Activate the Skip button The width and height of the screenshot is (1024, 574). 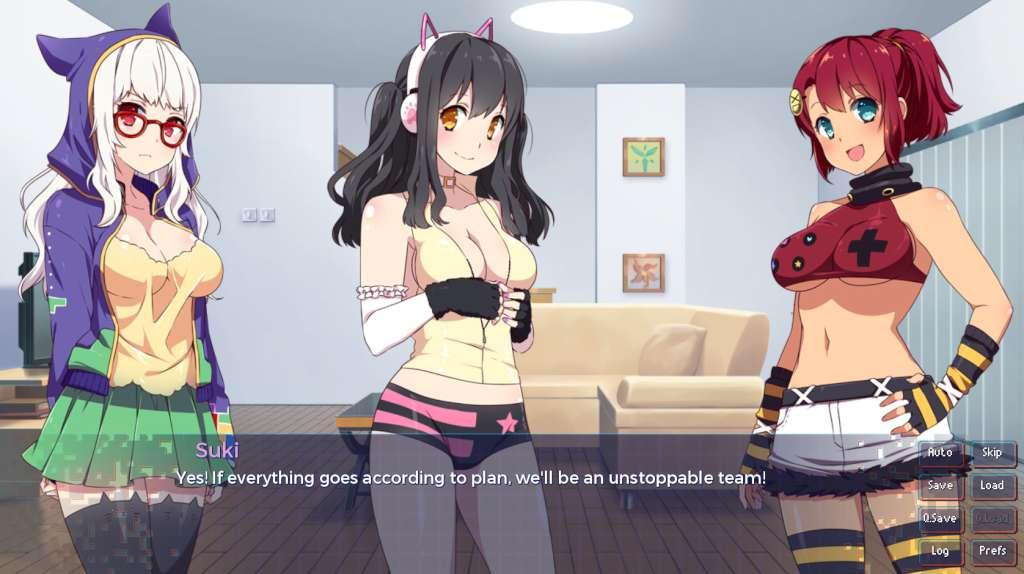[992, 453]
